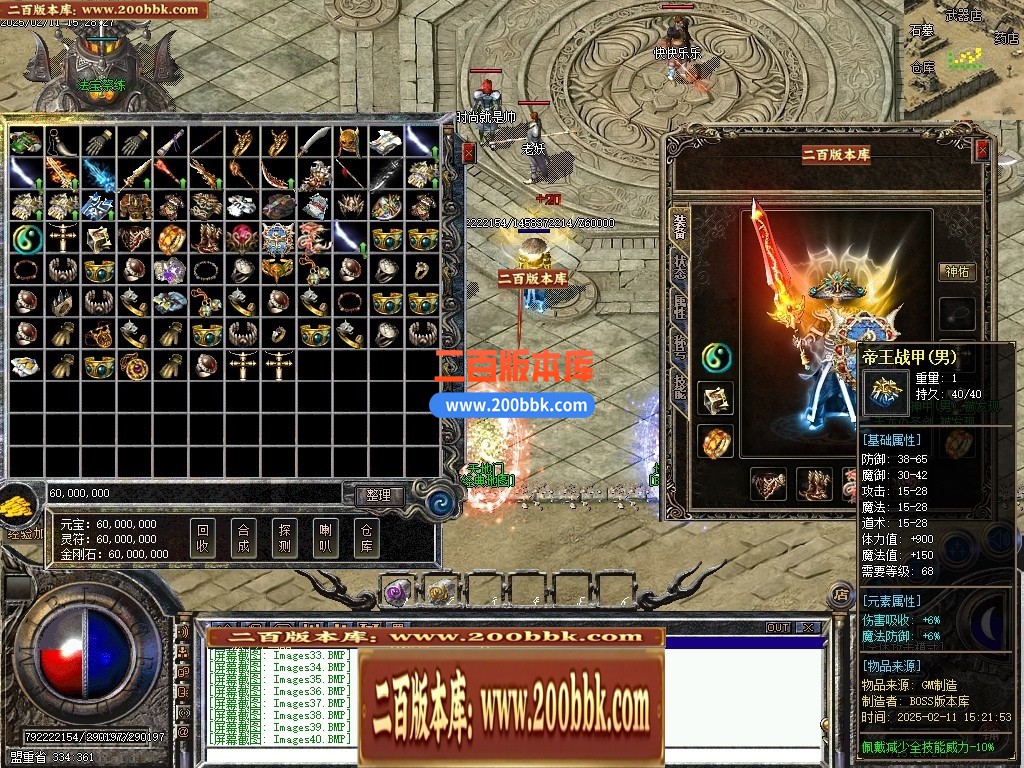Image resolution: width=1024 pixels, height=768 pixels.
Task: Close the character equipment panel
Action: (982, 150)
